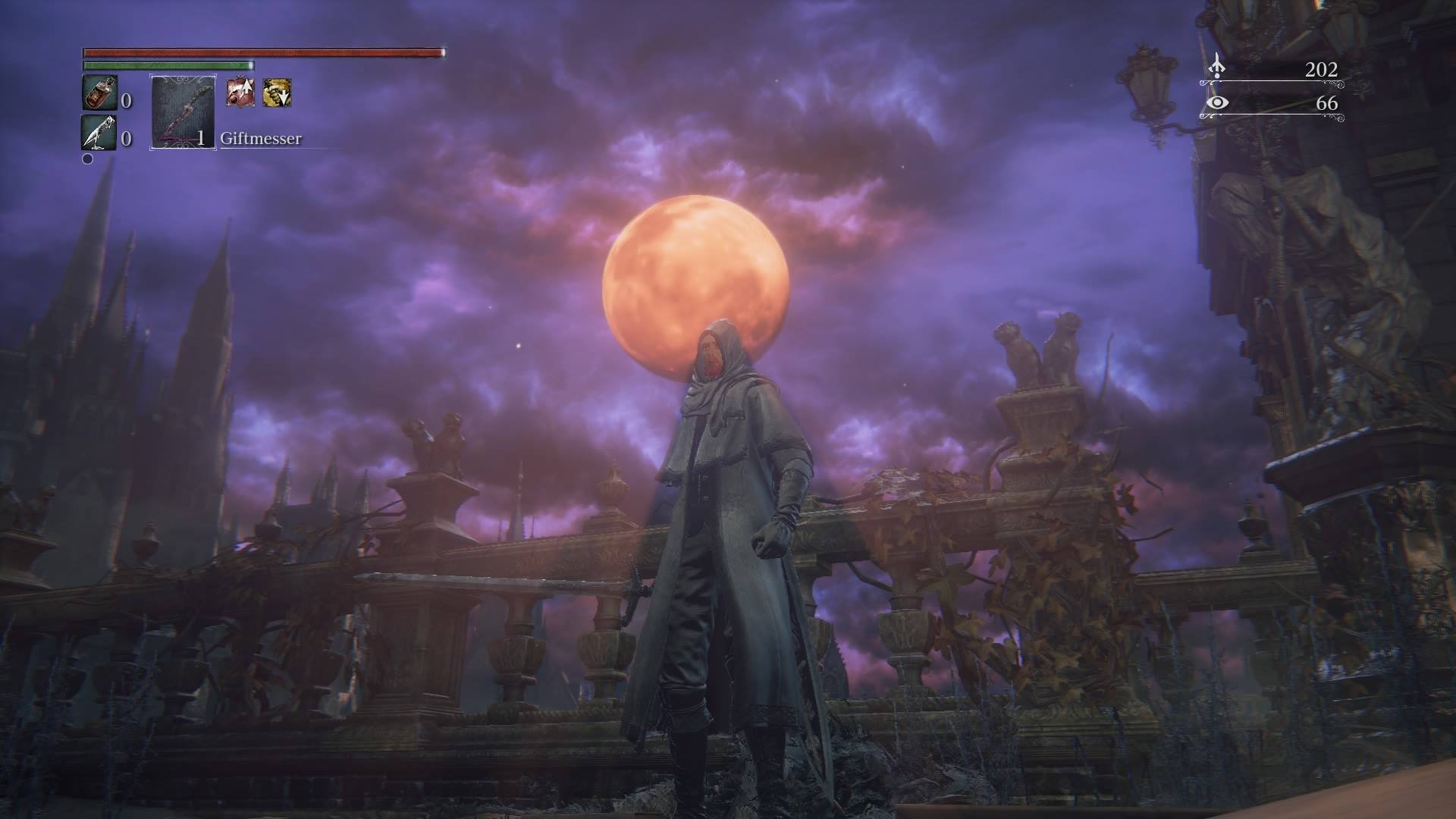Click the zero count beside the Blood Vial

click(x=126, y=100)
